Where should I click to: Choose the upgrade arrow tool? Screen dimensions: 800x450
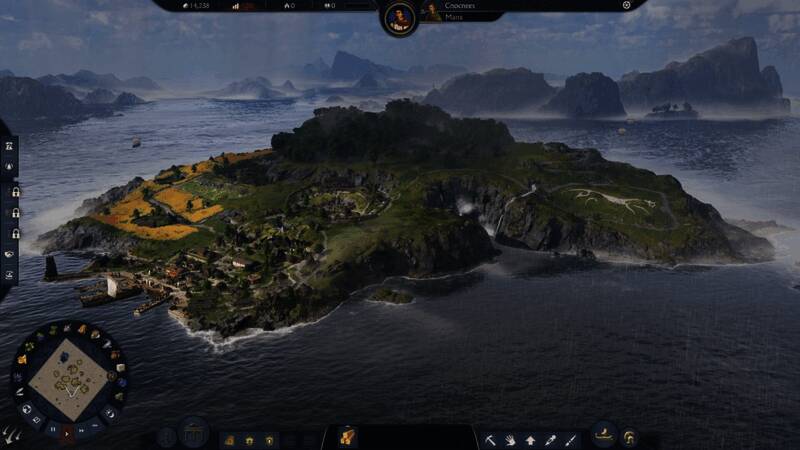[x=530, y=439]
